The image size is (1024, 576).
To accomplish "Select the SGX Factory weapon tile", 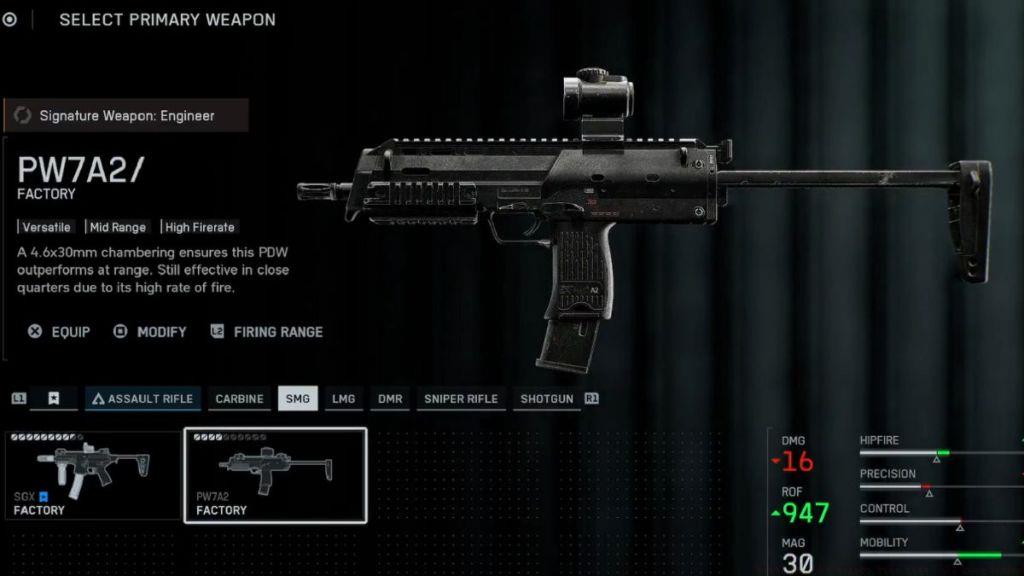I will tap(93, 476).
